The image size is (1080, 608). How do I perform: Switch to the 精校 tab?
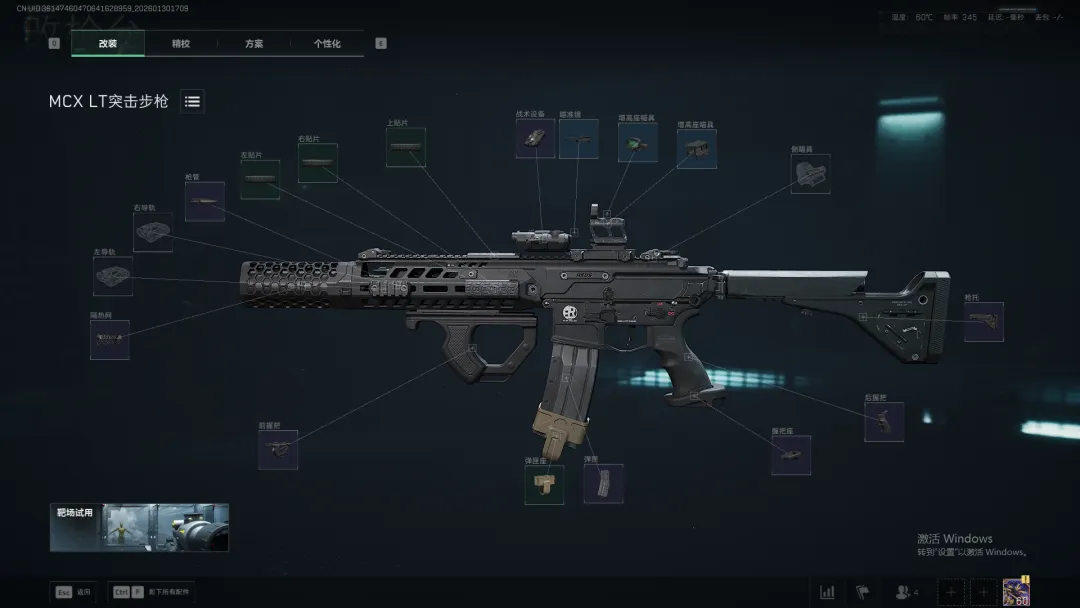tap(181, 44)
